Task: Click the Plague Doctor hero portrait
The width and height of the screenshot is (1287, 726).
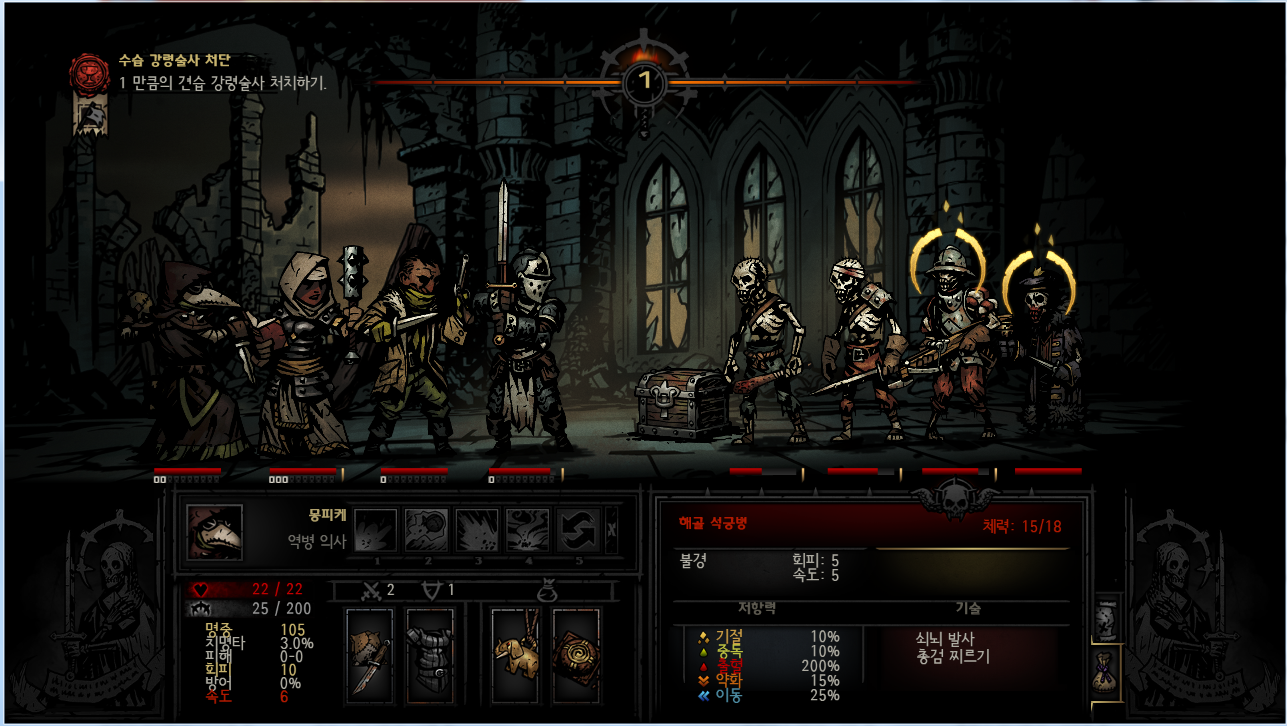Action: (214, 532)
